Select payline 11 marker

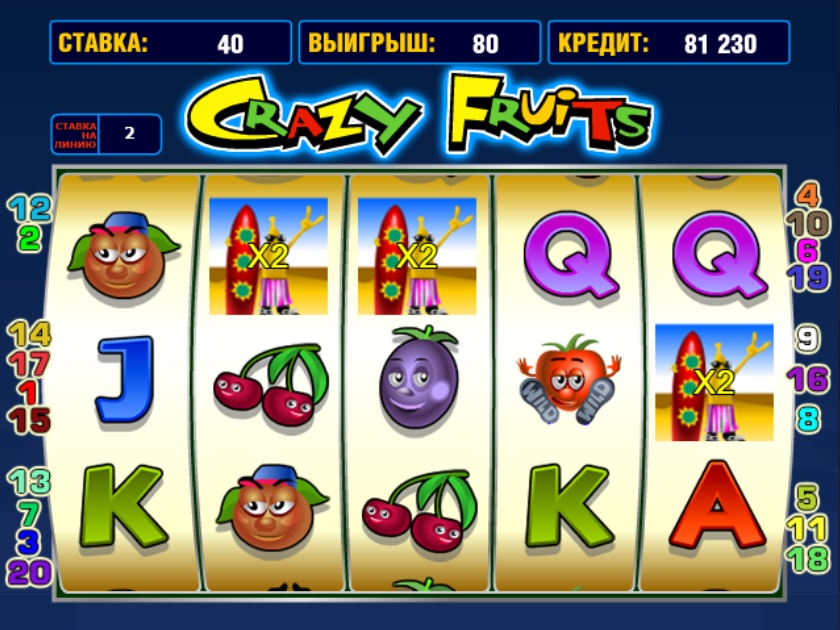point(807,527)
